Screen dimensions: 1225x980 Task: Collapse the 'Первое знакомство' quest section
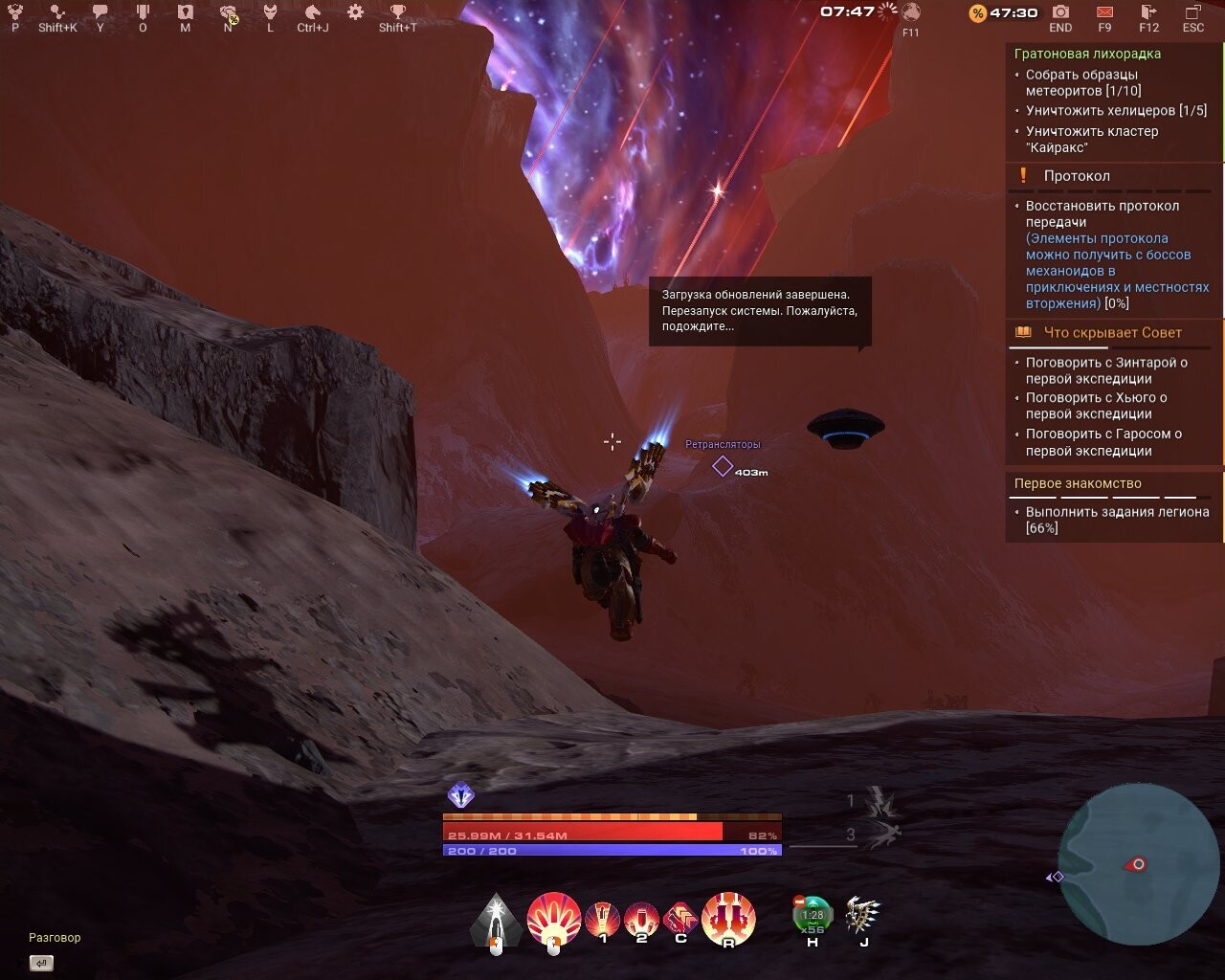(1078, 483)
